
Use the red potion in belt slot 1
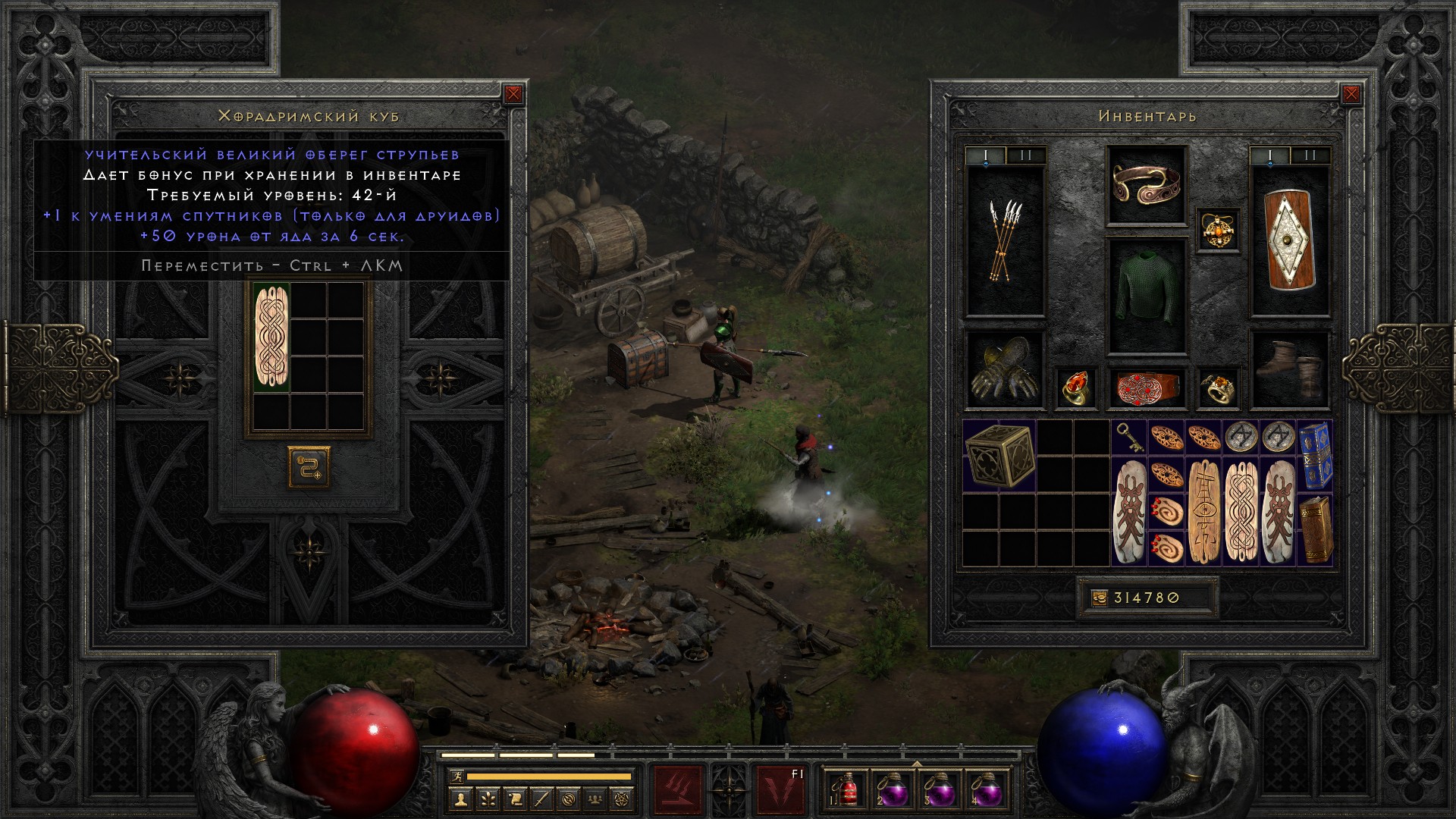[x=846, y=791]
